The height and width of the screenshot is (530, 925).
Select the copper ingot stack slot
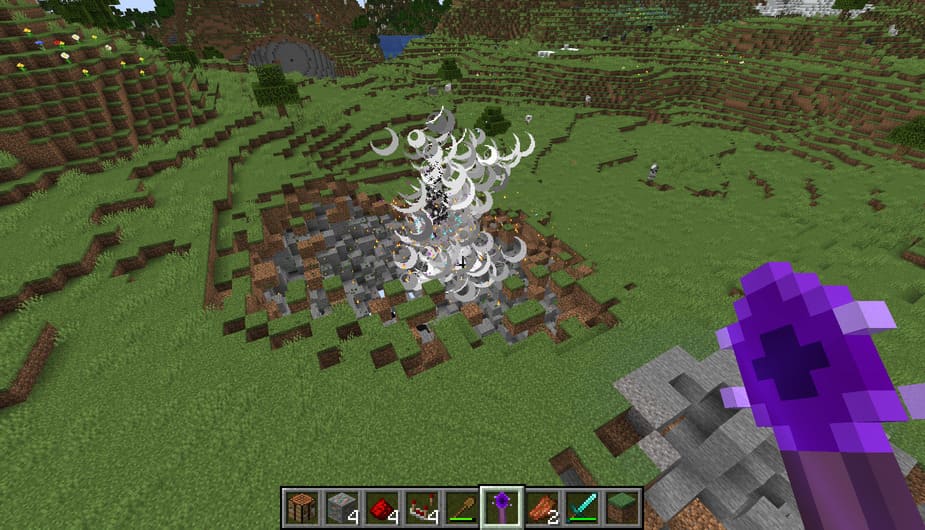541,508
